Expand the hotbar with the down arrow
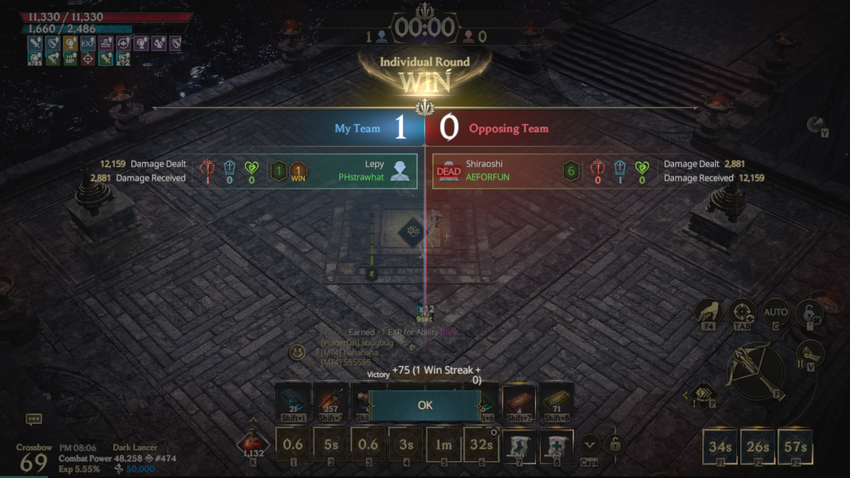The image size is (850, 478). (590, 444)
